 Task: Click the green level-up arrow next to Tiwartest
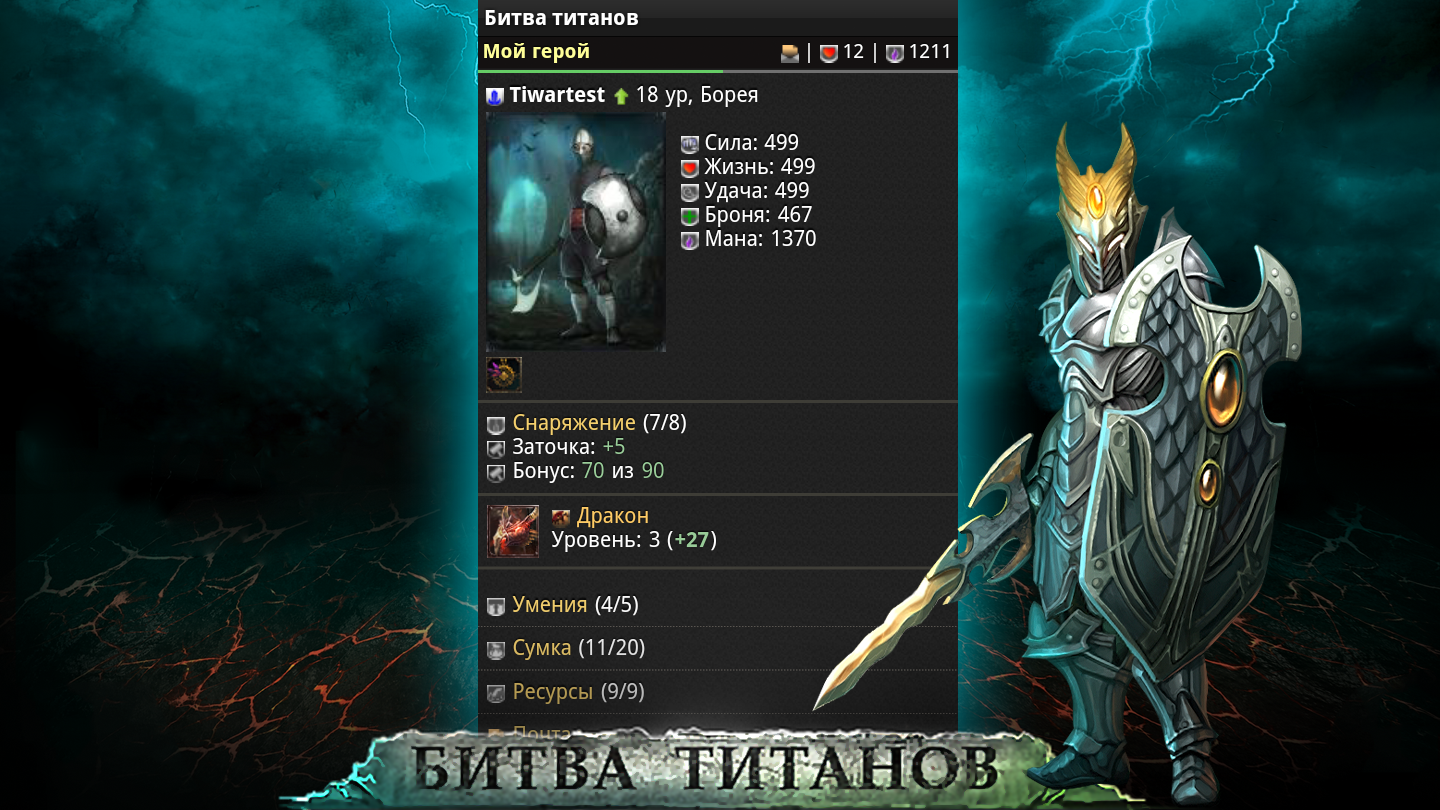(x=622, y=95)
